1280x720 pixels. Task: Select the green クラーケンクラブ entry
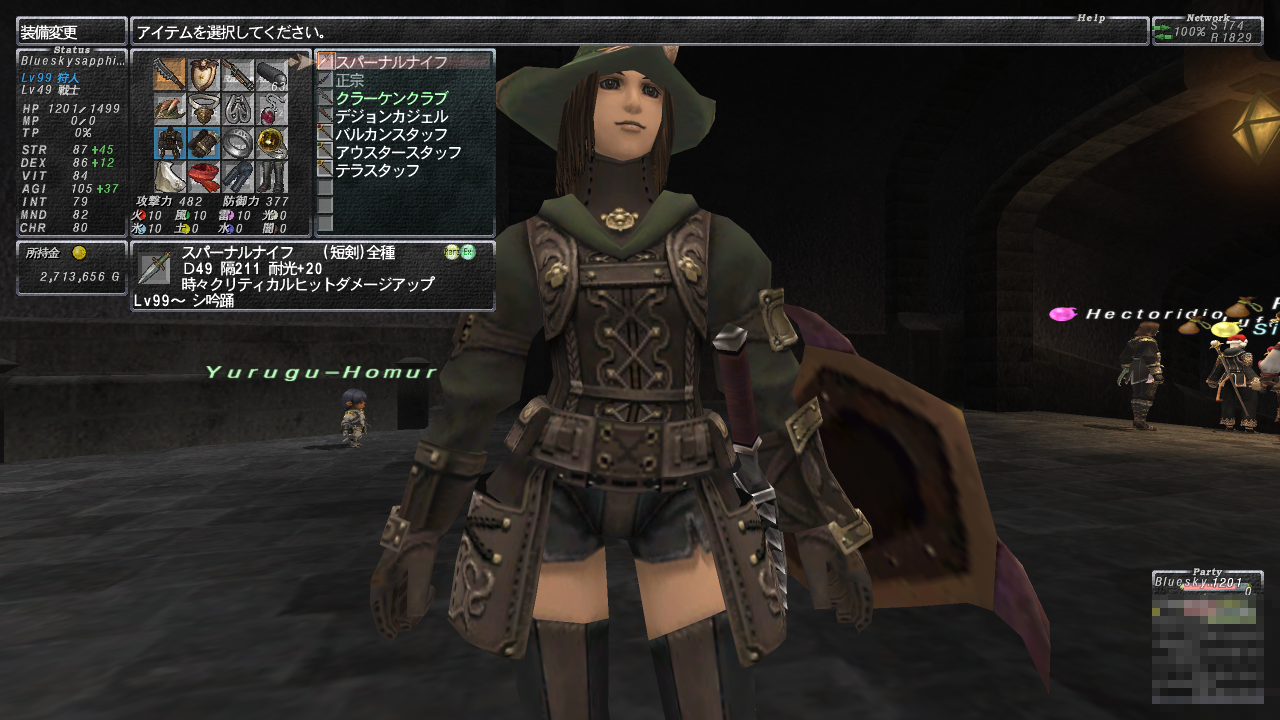click(391, 98)
